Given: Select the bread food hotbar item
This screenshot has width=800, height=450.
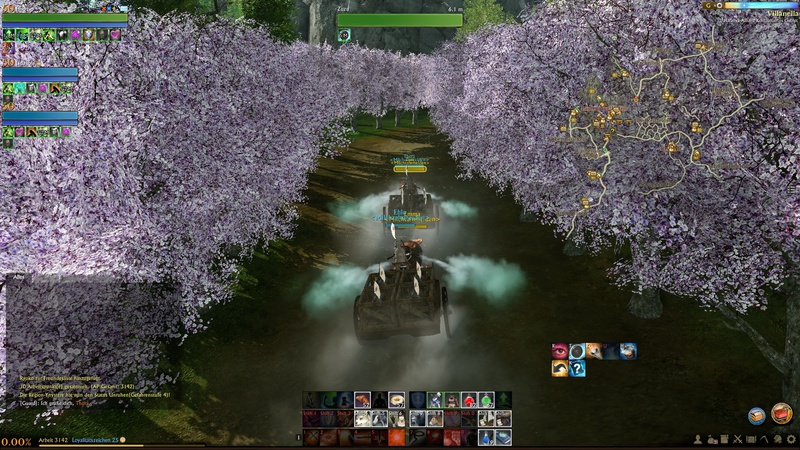Looking at the screenshot, I should 396,400.
